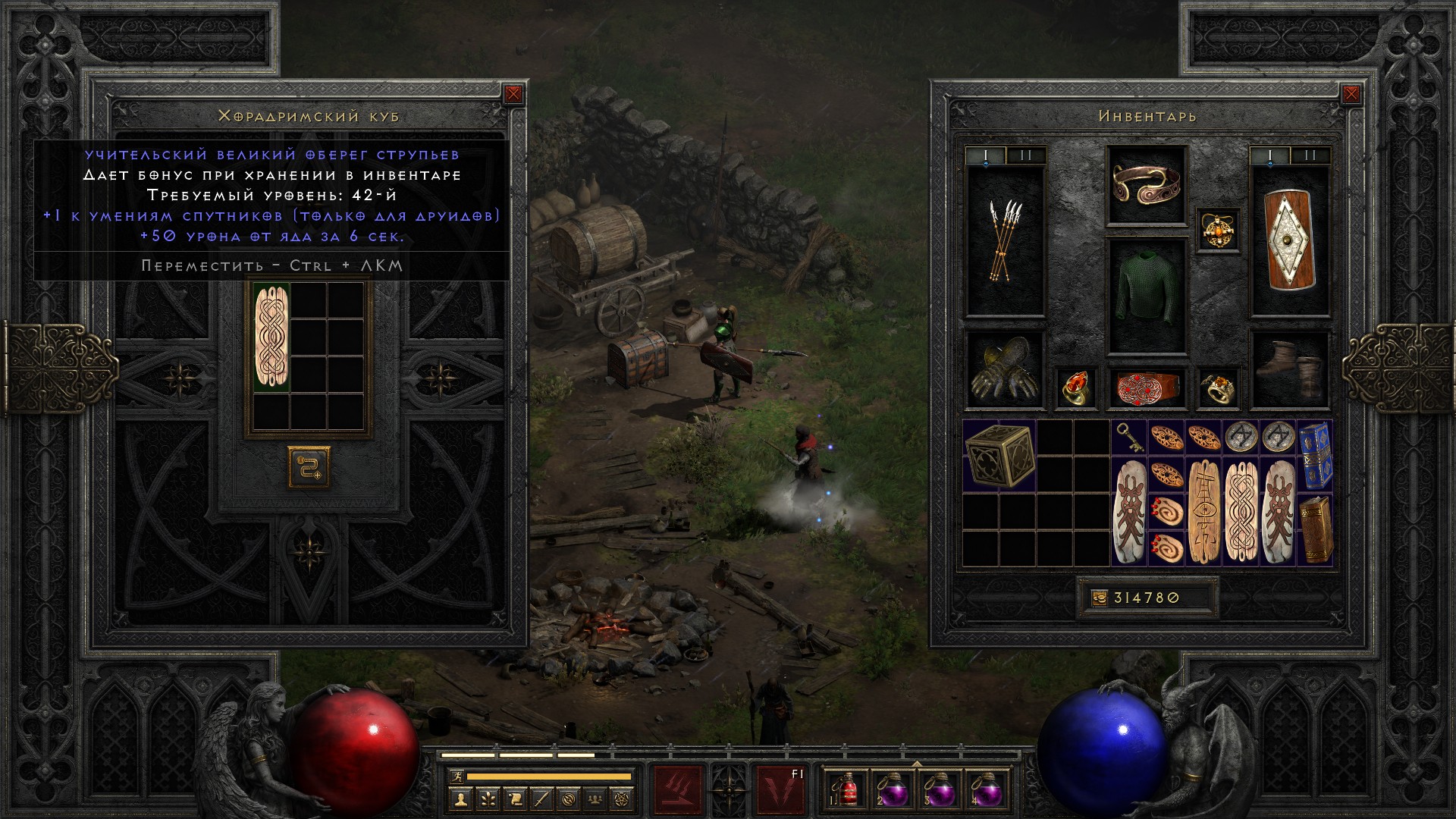Open the right-click skill selector marked F1

pos(780,789)
